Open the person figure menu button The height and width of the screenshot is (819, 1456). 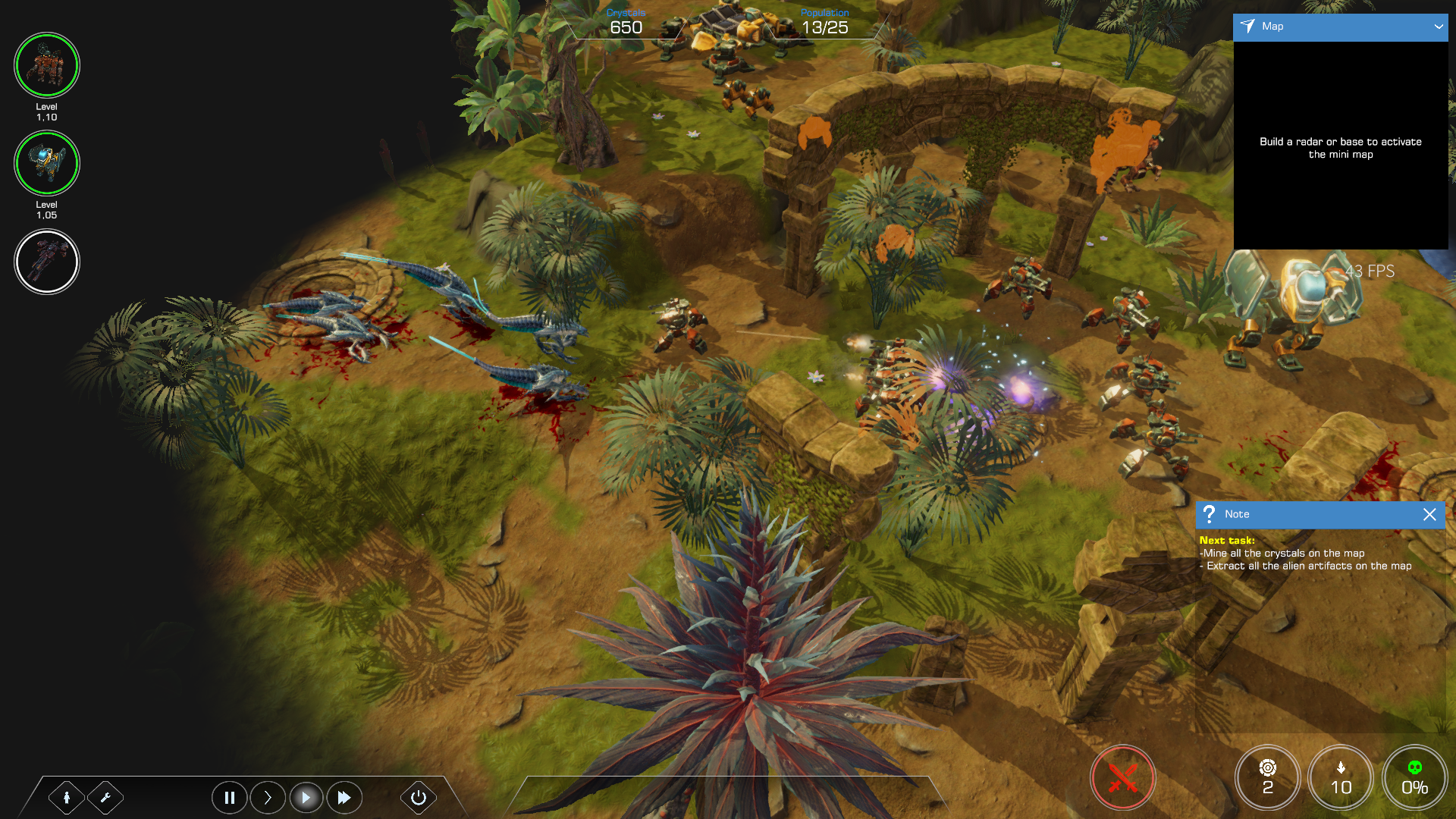click(67, 798)
